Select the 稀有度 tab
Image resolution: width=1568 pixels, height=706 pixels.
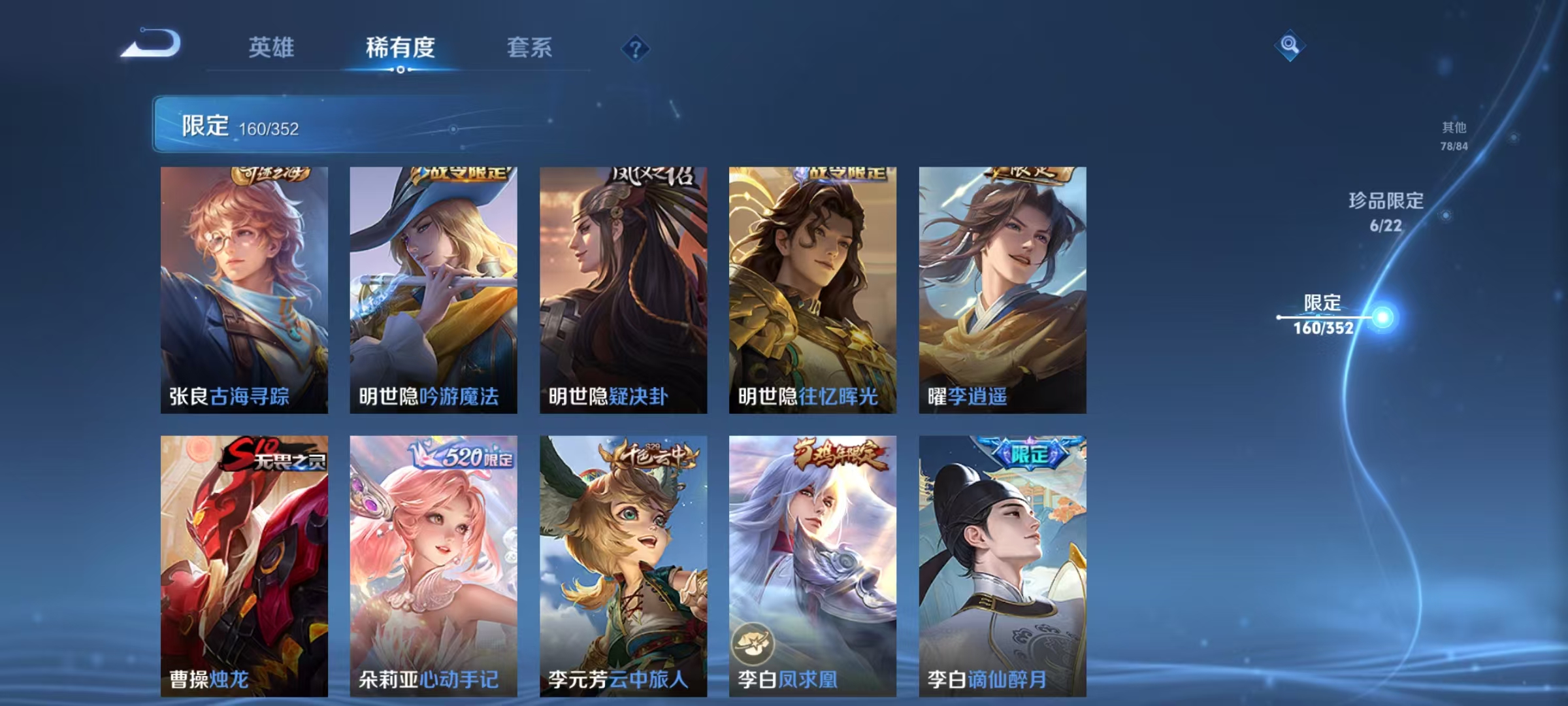pyautogui.click(x=400, y=47)
